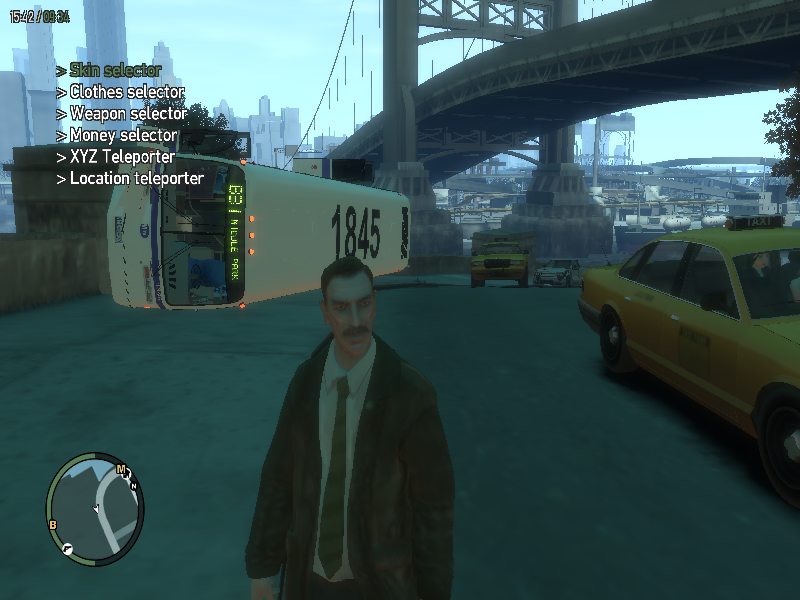Activate the XYZ Teleporter option
This screenshot has width=800, height=600.
122,157
